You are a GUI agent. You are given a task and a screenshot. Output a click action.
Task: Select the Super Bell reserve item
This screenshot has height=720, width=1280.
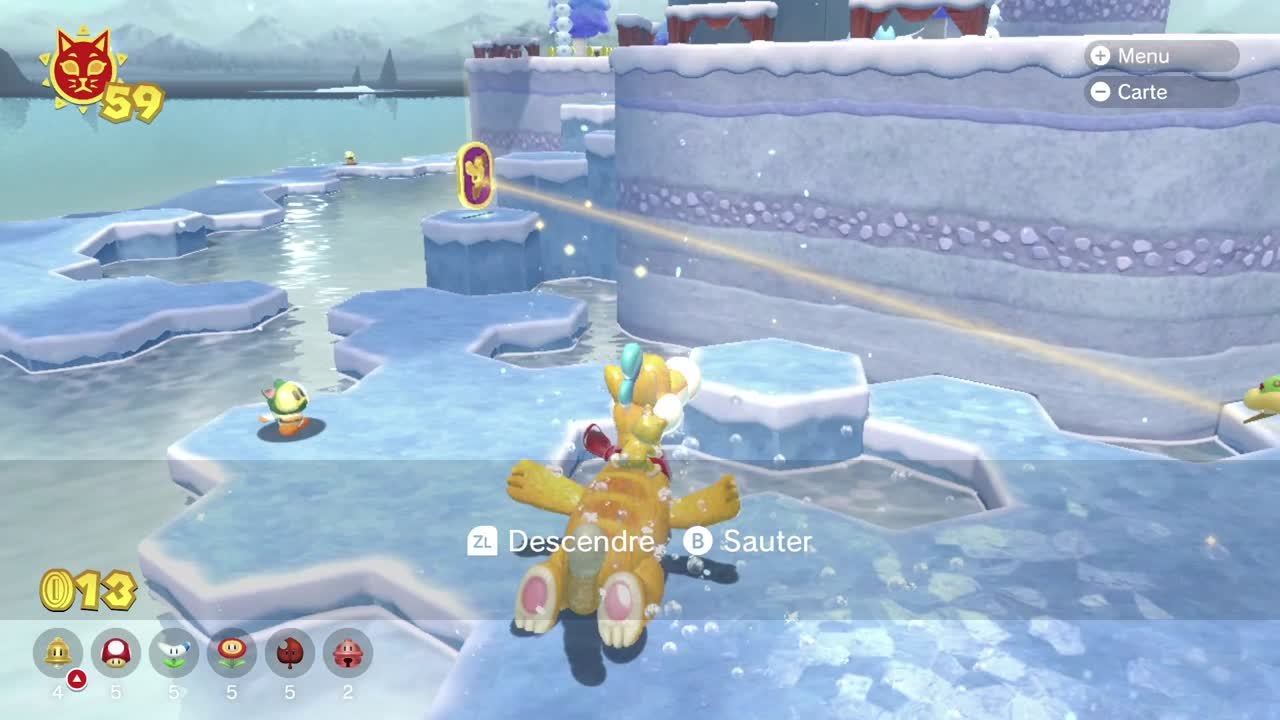pyautogui.click(x=58, y=653)
